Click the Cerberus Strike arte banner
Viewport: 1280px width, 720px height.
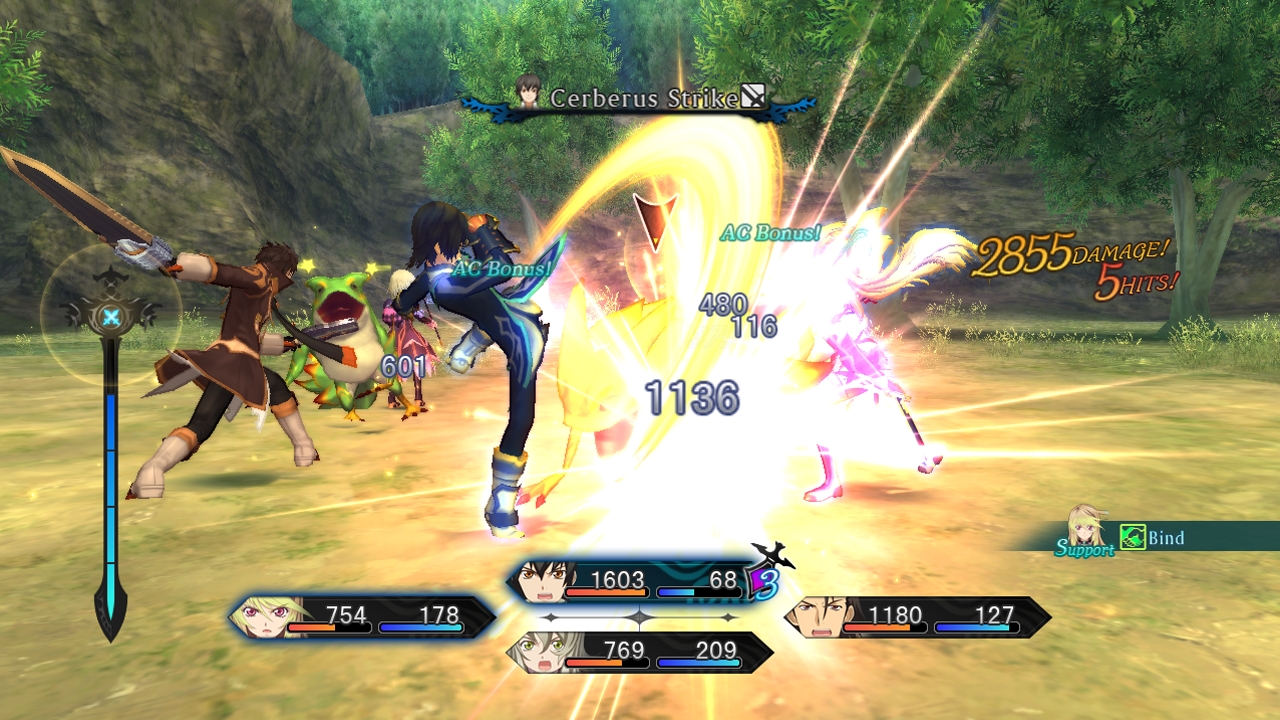(x=640, y=98)
